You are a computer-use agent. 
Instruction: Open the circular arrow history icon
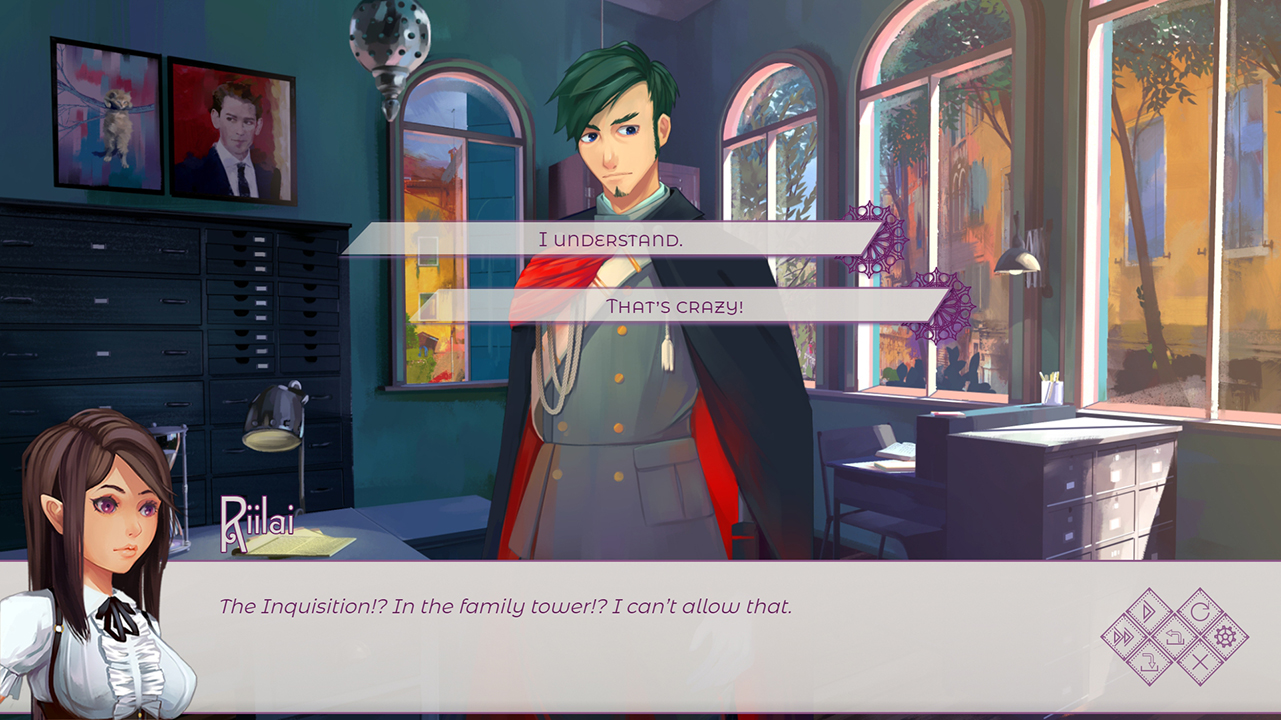coord(1199,611)
